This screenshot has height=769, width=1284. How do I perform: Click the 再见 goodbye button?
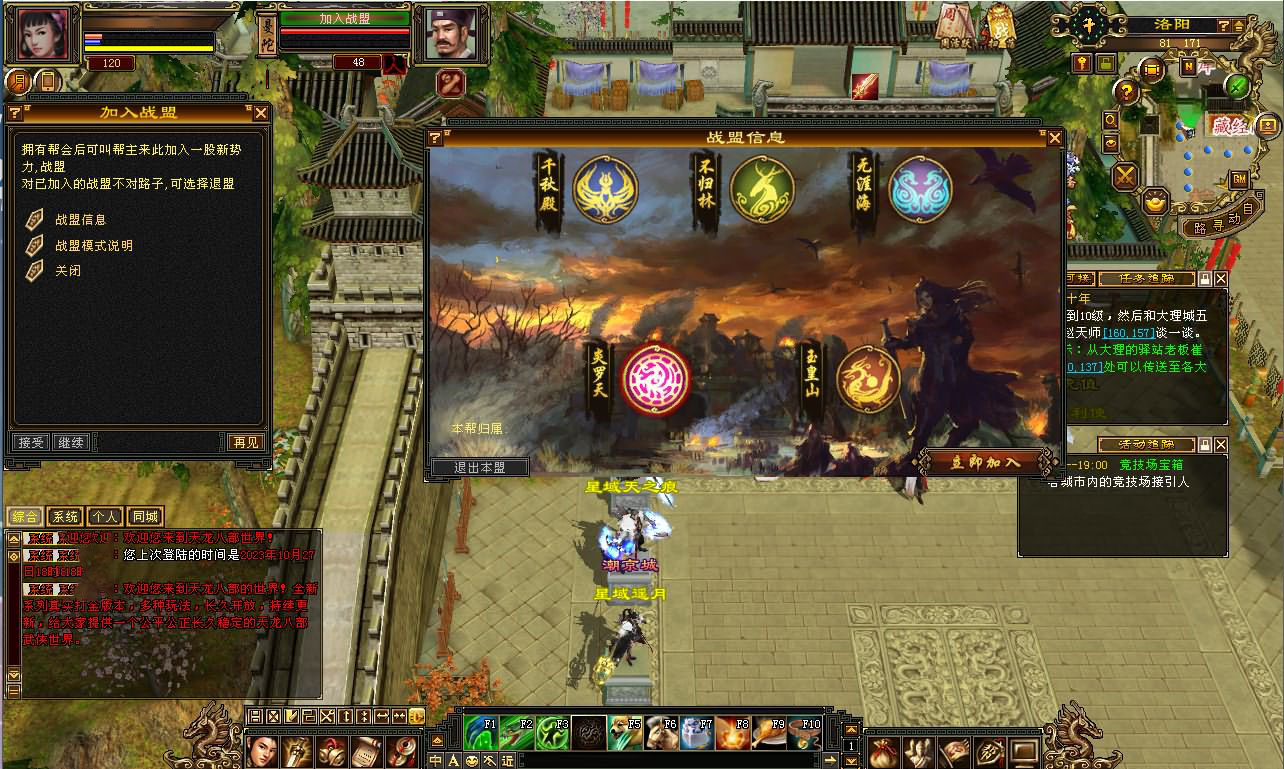click(x=246, y=442)
